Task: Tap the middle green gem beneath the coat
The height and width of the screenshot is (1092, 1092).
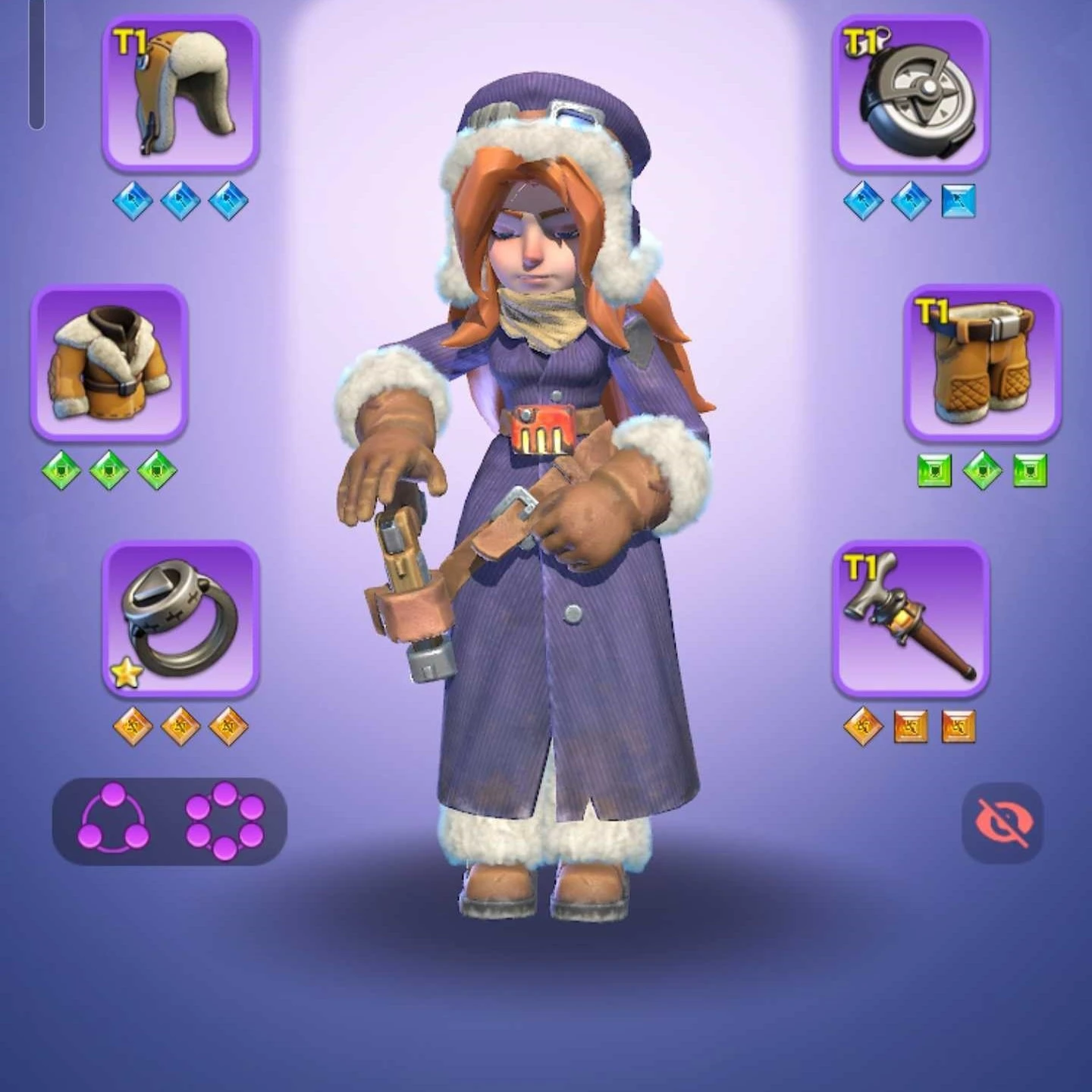Action: [110, 469]
